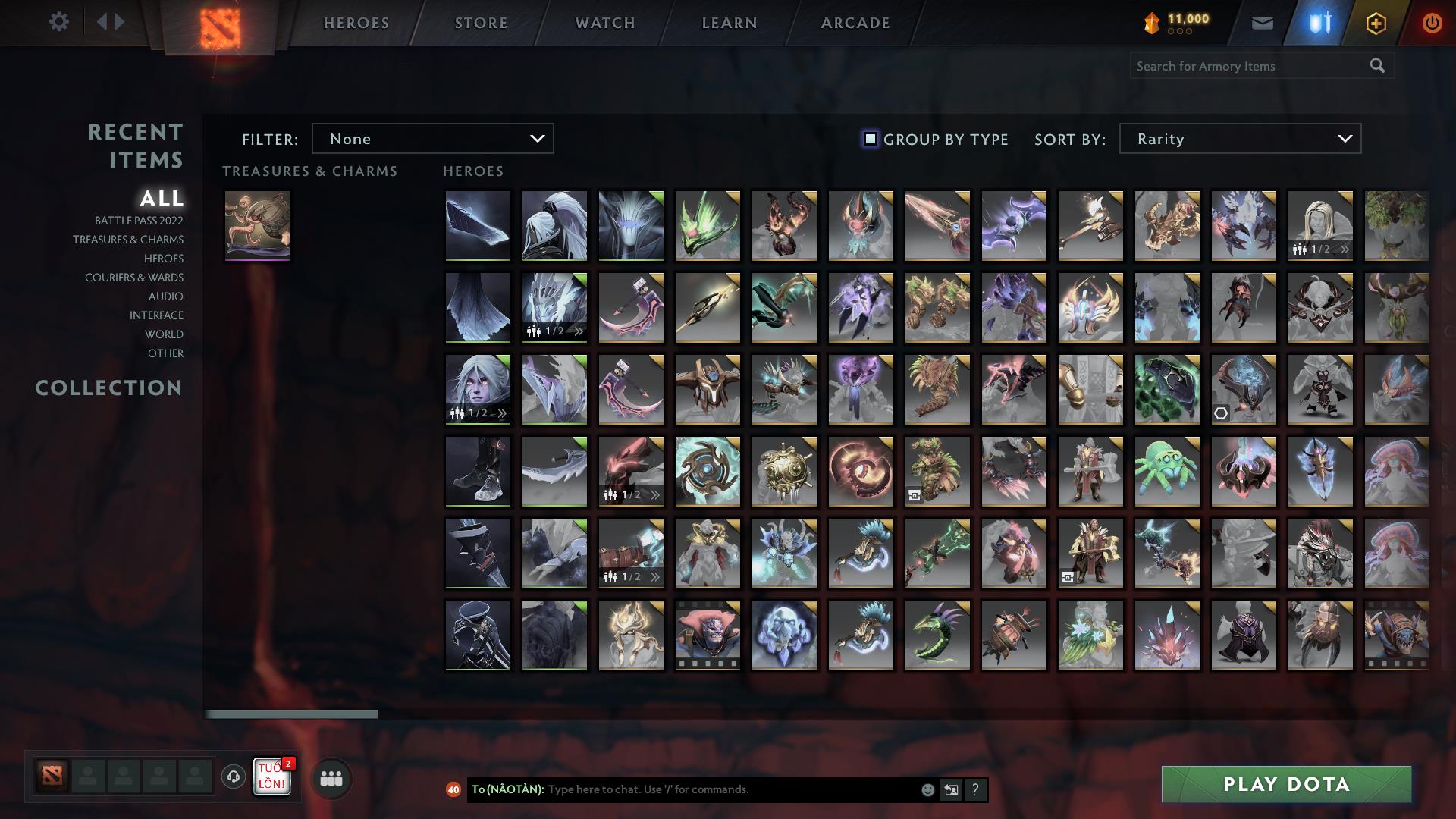Viewport: 1456px width, 819px height.
Task: Click the red power exit icon
Action: pyautogui.click(x=1432, y=23)
